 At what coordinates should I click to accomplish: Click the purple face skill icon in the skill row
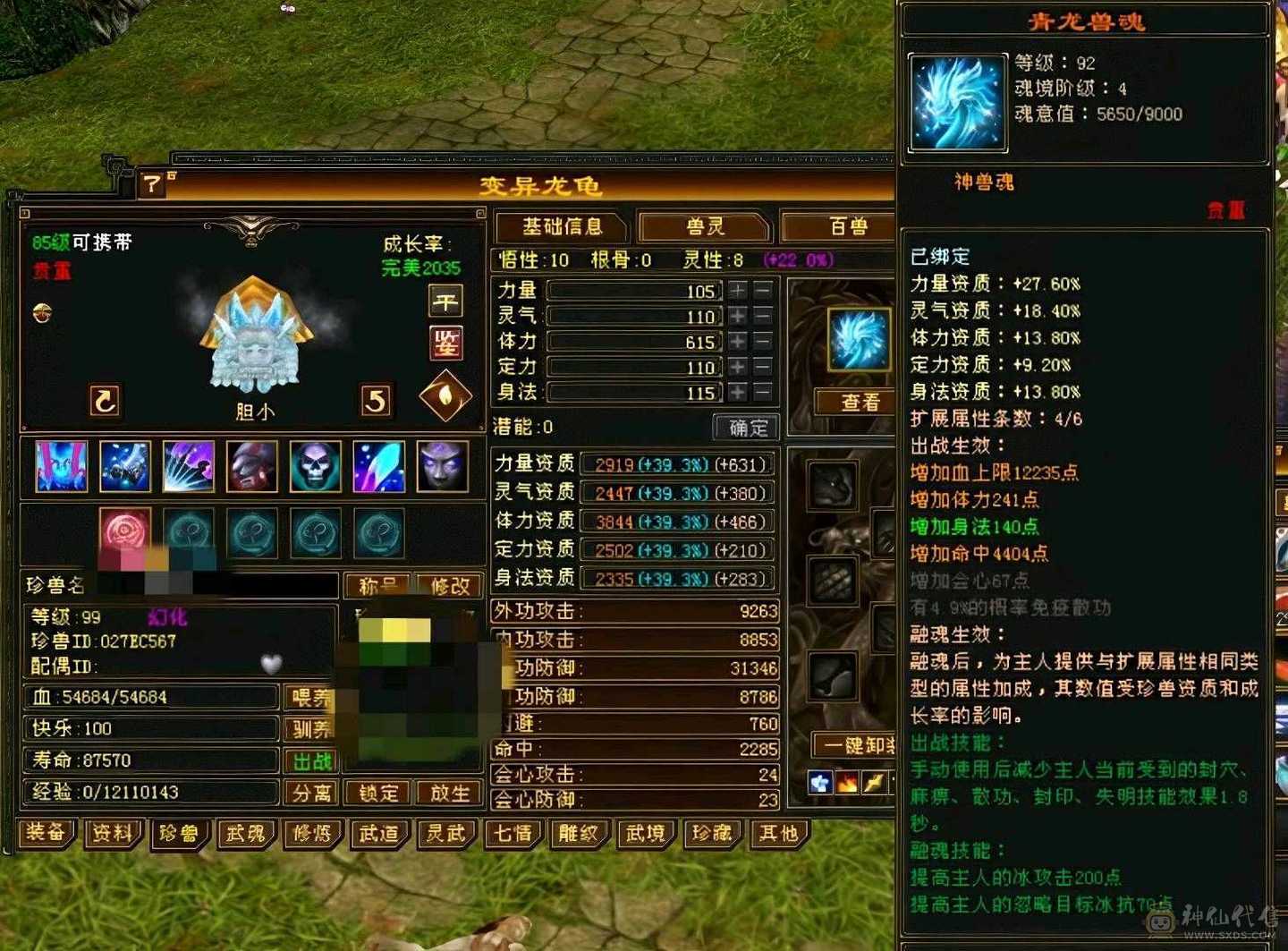point(443,467)
